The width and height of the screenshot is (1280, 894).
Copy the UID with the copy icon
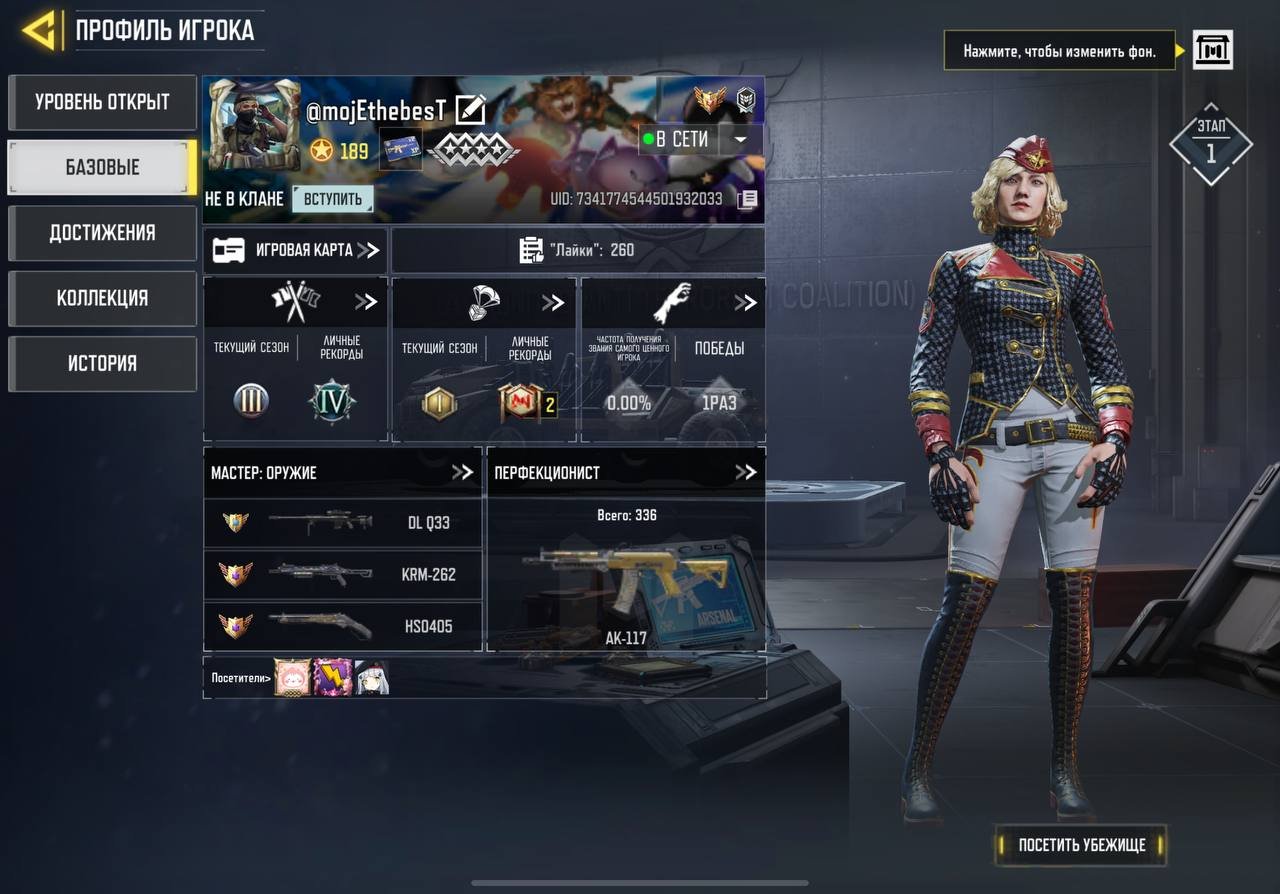tap(747, 200)
